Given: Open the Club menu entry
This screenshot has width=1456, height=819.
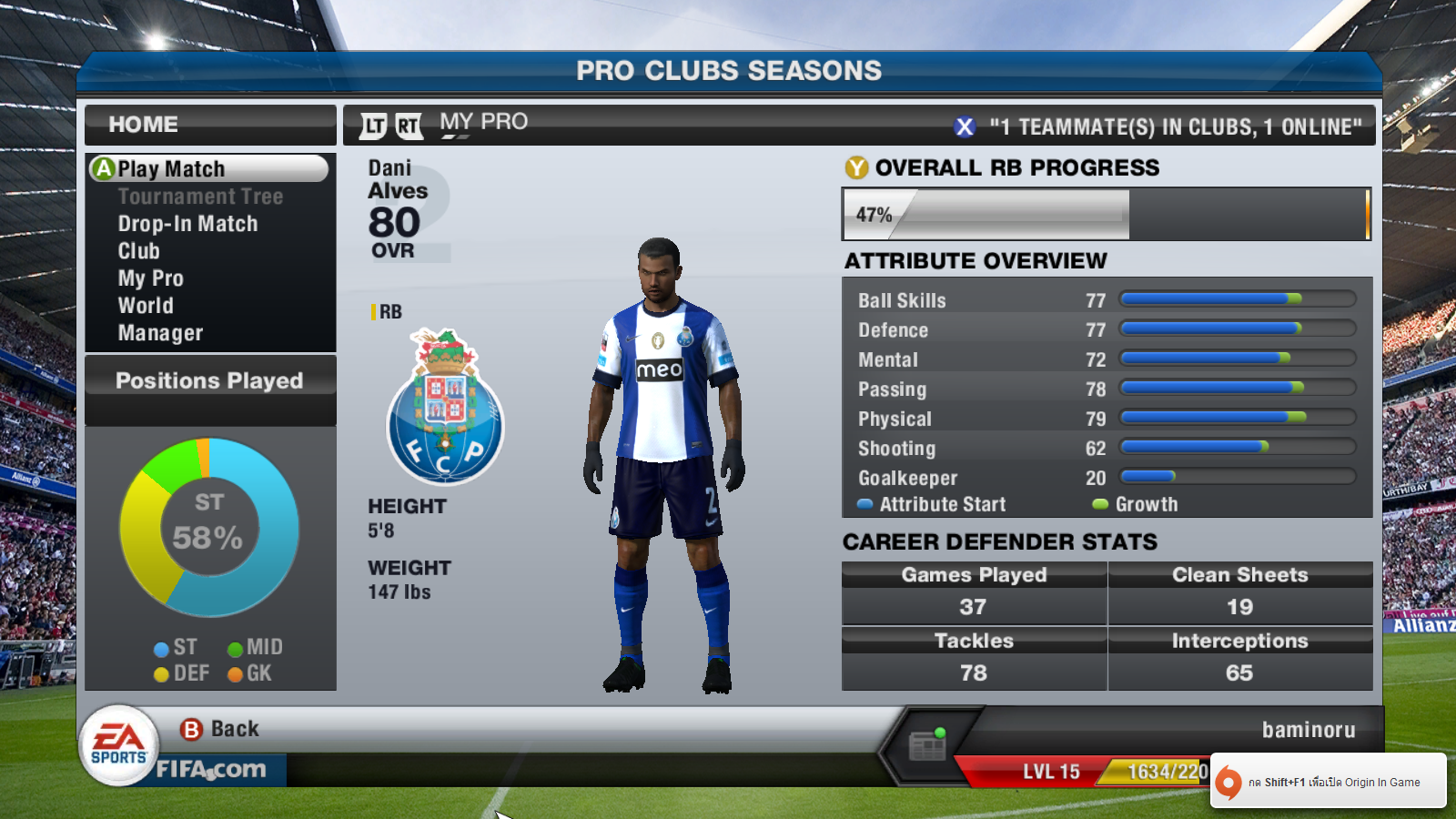Looking at the screenshot, I should (138, 251).
